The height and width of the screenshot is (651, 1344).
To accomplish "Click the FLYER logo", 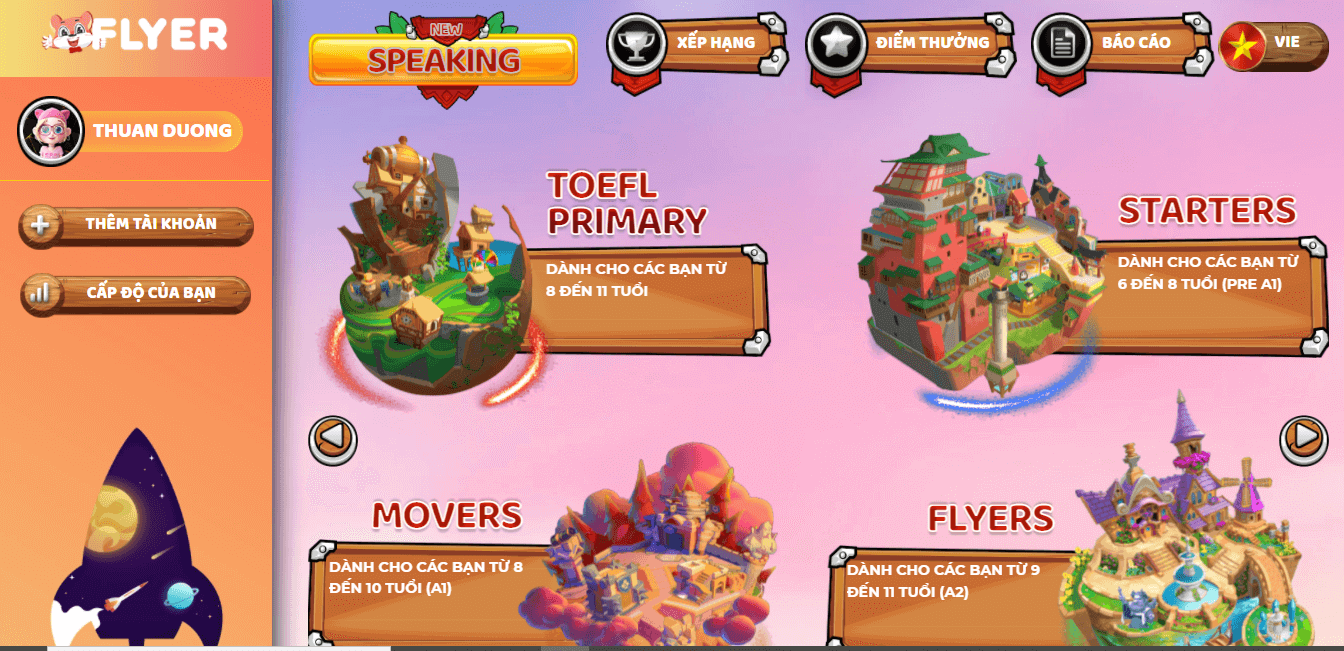I will point(136,37).
